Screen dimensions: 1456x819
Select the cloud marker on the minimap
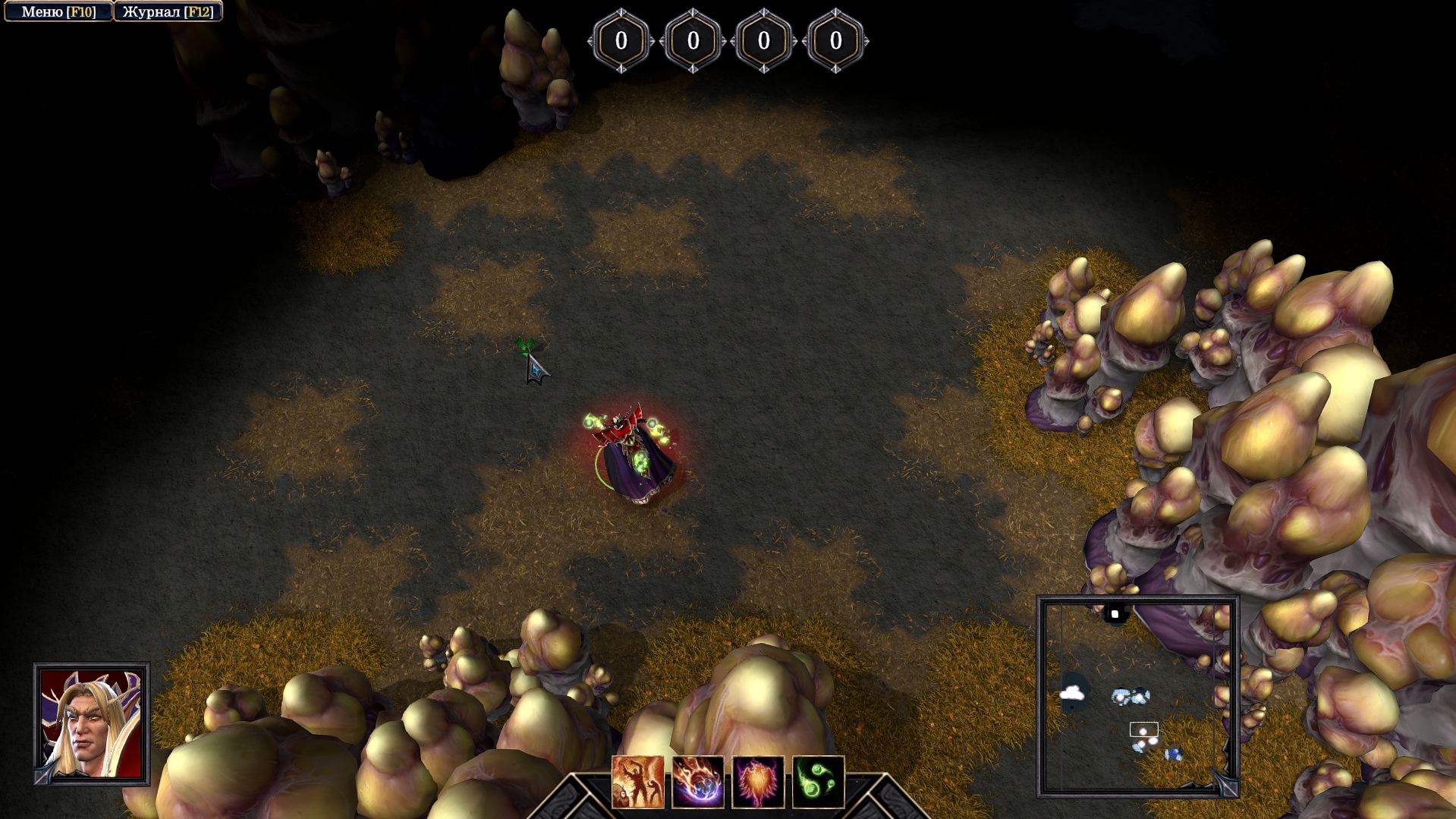pos(1071,692)
